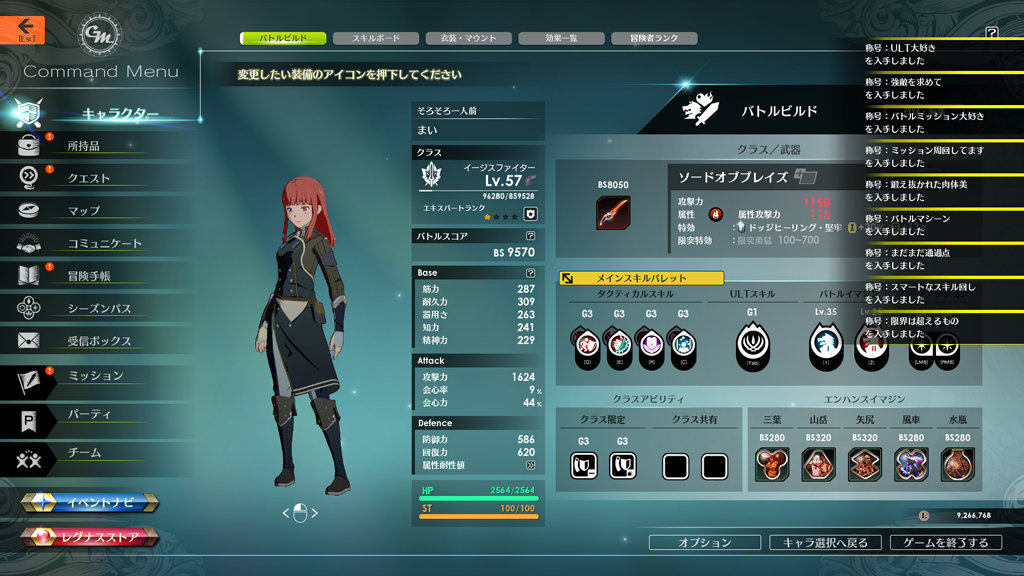Viewport: 1024px width, 576px height.
Task: Switch to the スキルボード tab
Action: [376, 38]
